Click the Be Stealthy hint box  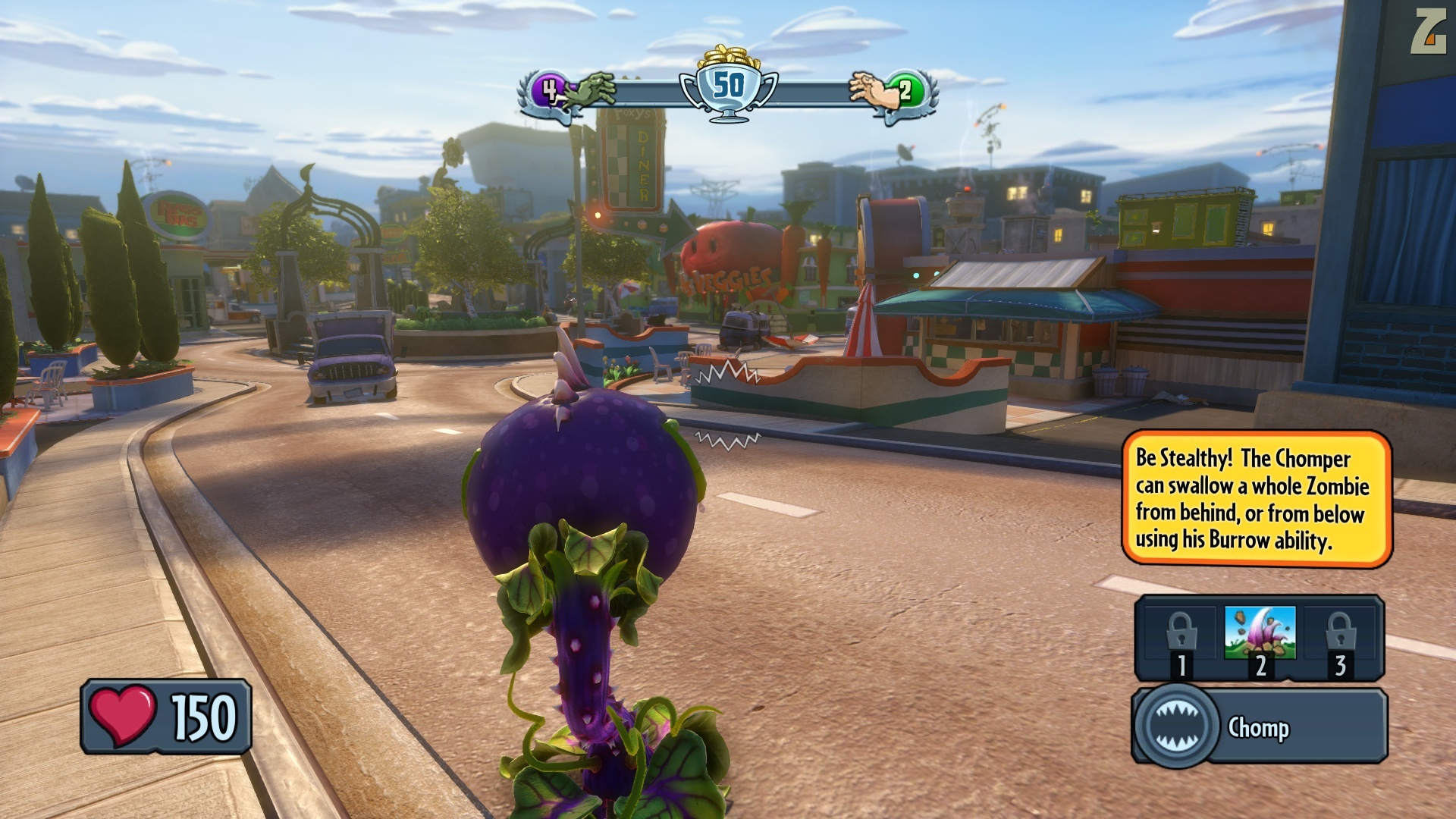[1256, 498]
